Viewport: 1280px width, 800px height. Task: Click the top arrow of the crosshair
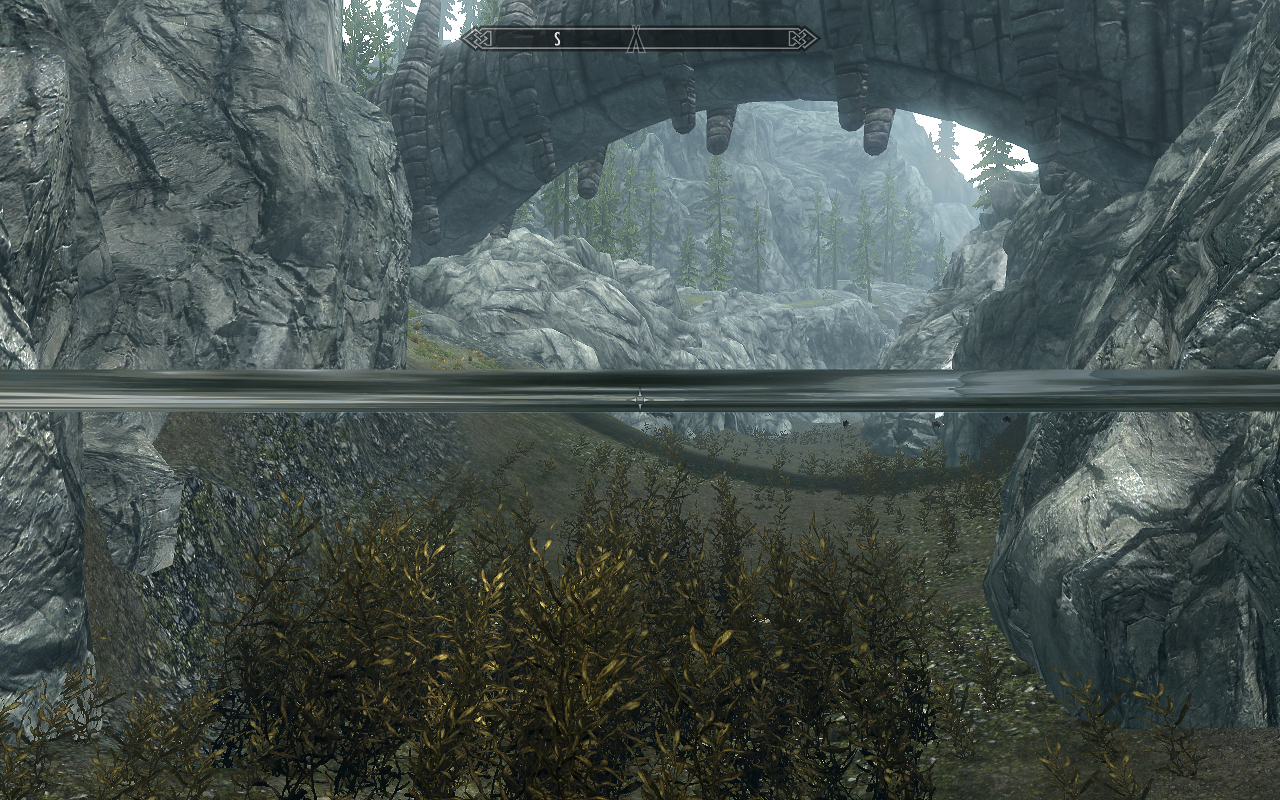[x=640, y=388]
